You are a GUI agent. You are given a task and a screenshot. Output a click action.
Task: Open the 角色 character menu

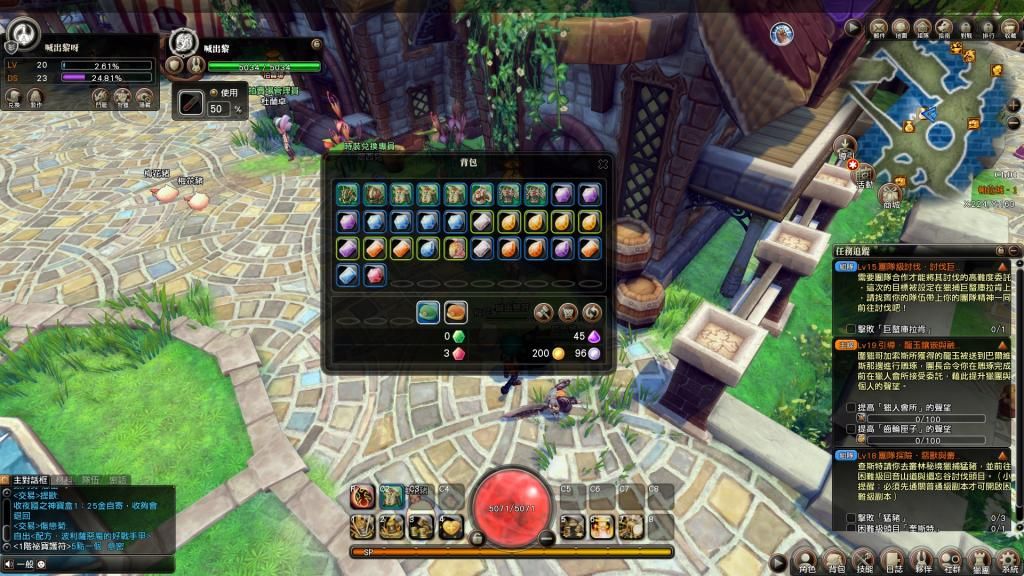coord(807,560)
